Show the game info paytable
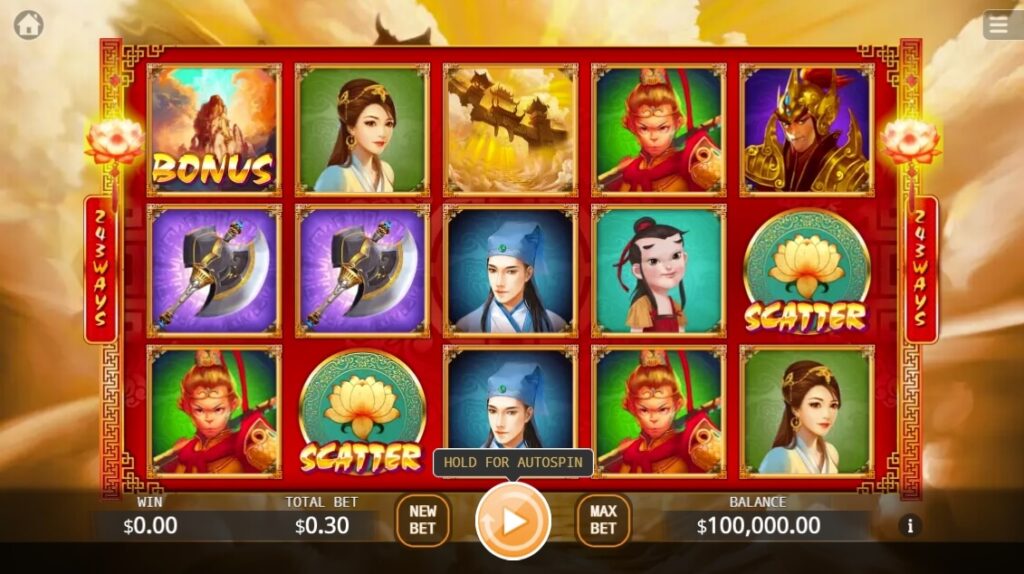 click(909, 525)
